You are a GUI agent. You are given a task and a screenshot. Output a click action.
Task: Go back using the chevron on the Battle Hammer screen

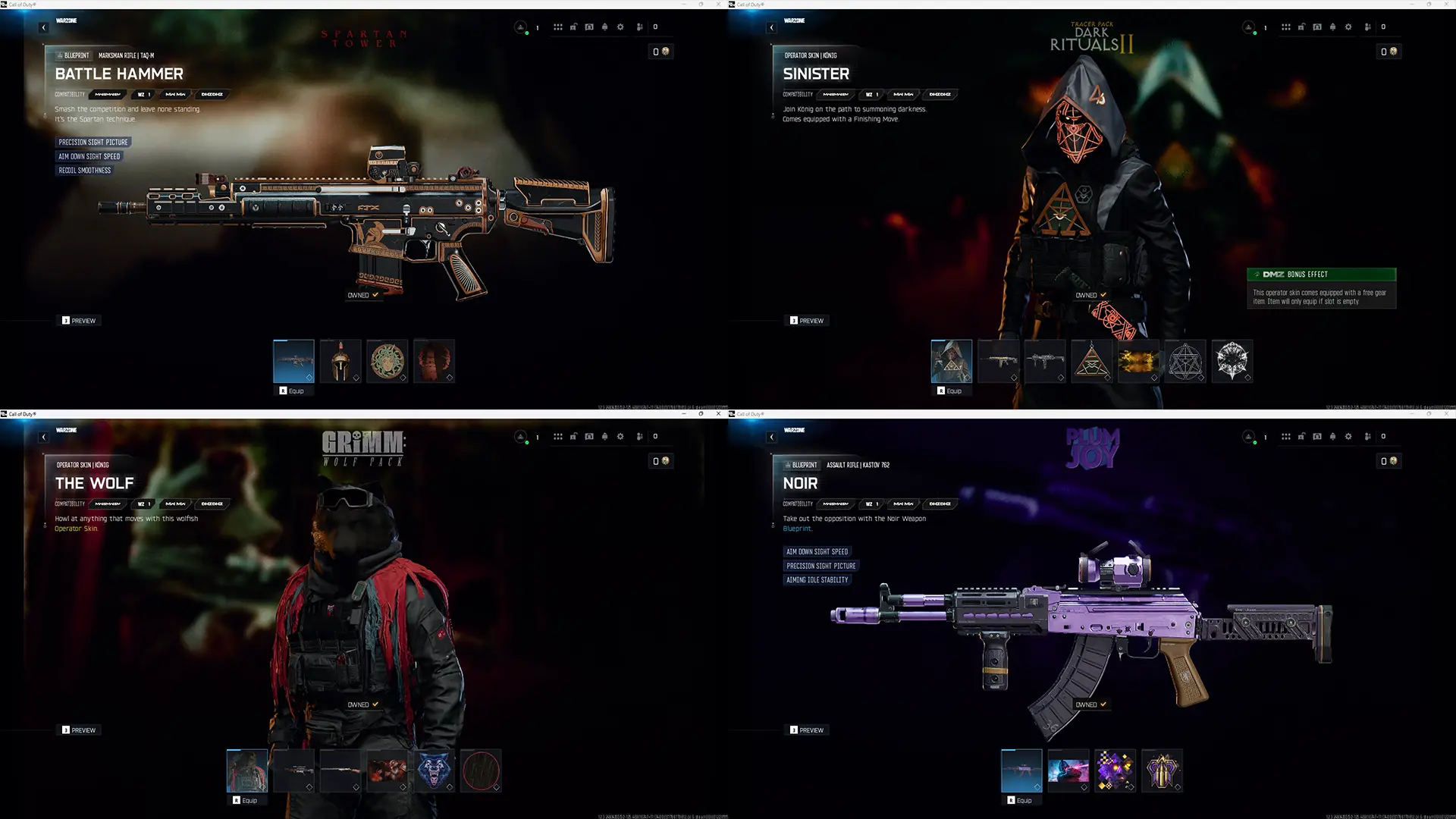pos(43,27)
